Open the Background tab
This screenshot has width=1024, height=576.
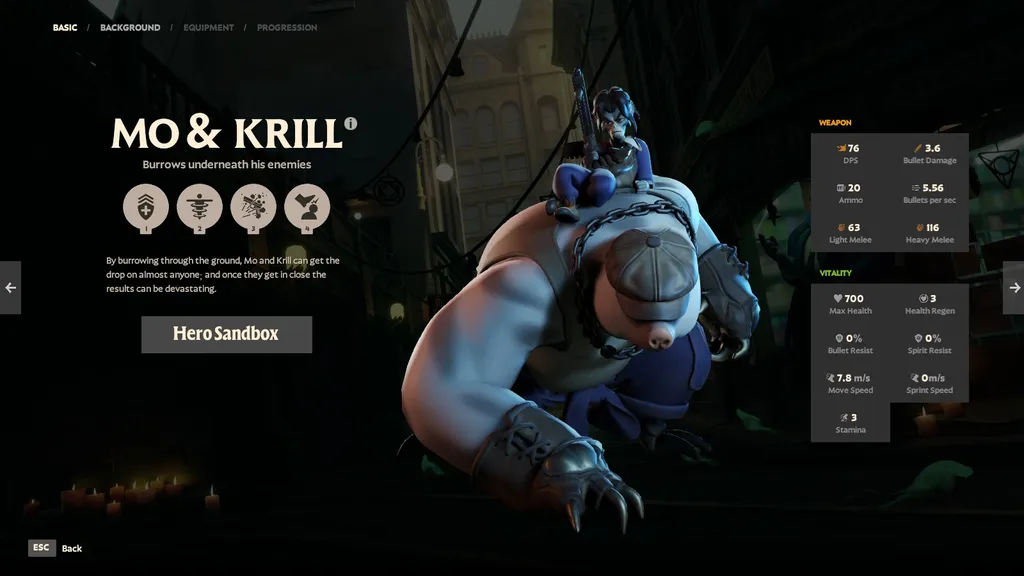pos(130,28)
